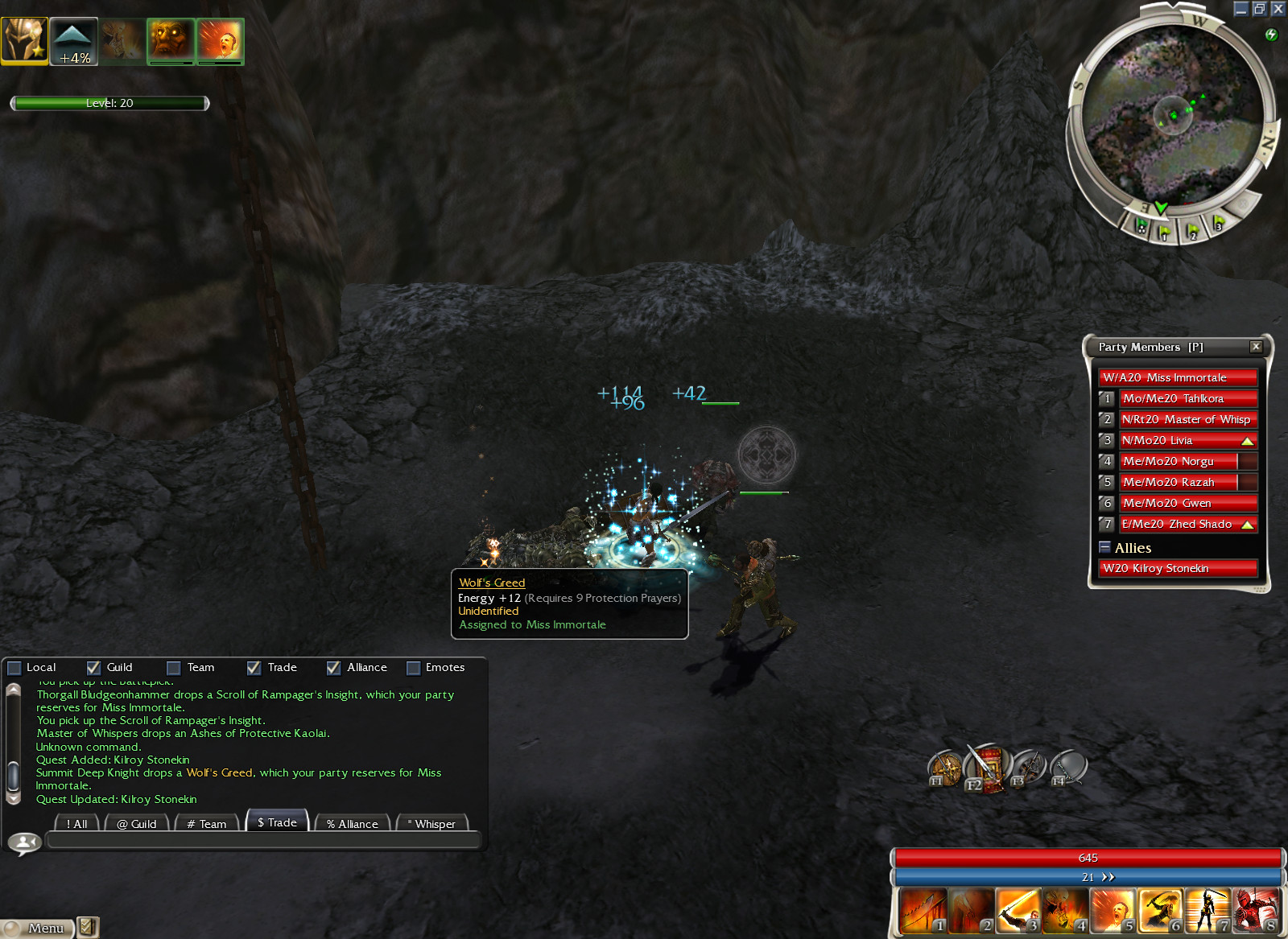Select party member Norgu
Viewport: 1288px width, 939px height.
coord(1179,461)
